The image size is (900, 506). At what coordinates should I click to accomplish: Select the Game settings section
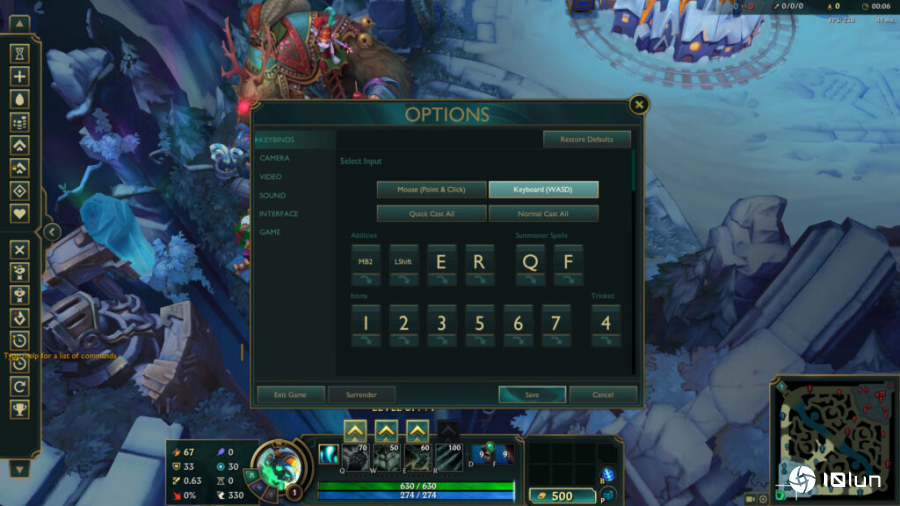click(270, 232)
